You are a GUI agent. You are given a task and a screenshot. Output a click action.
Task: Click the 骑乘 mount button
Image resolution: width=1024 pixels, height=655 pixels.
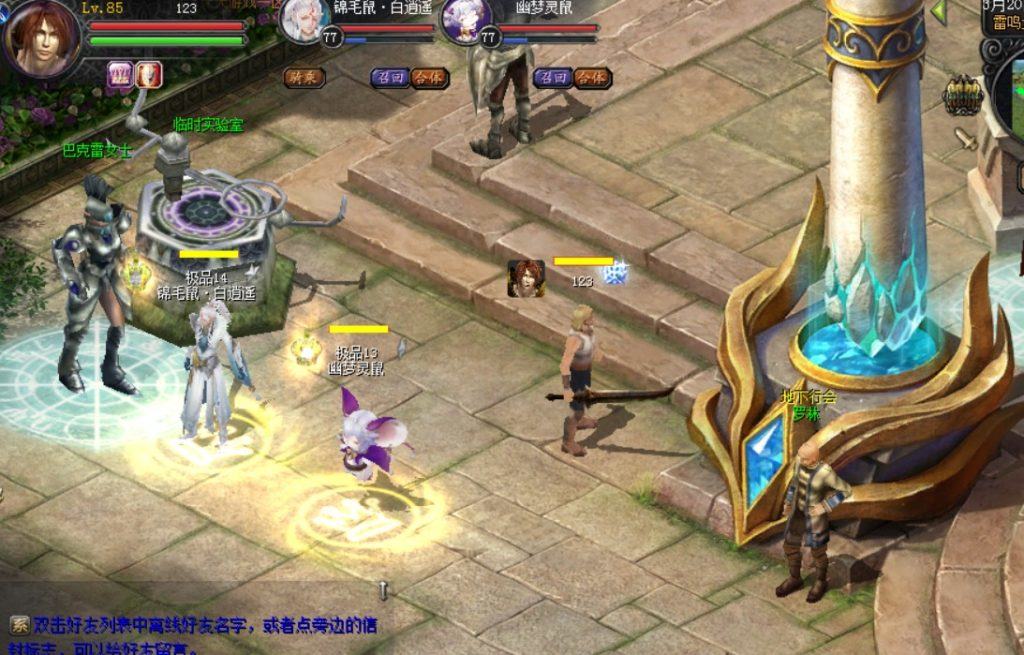coord(303,77)
